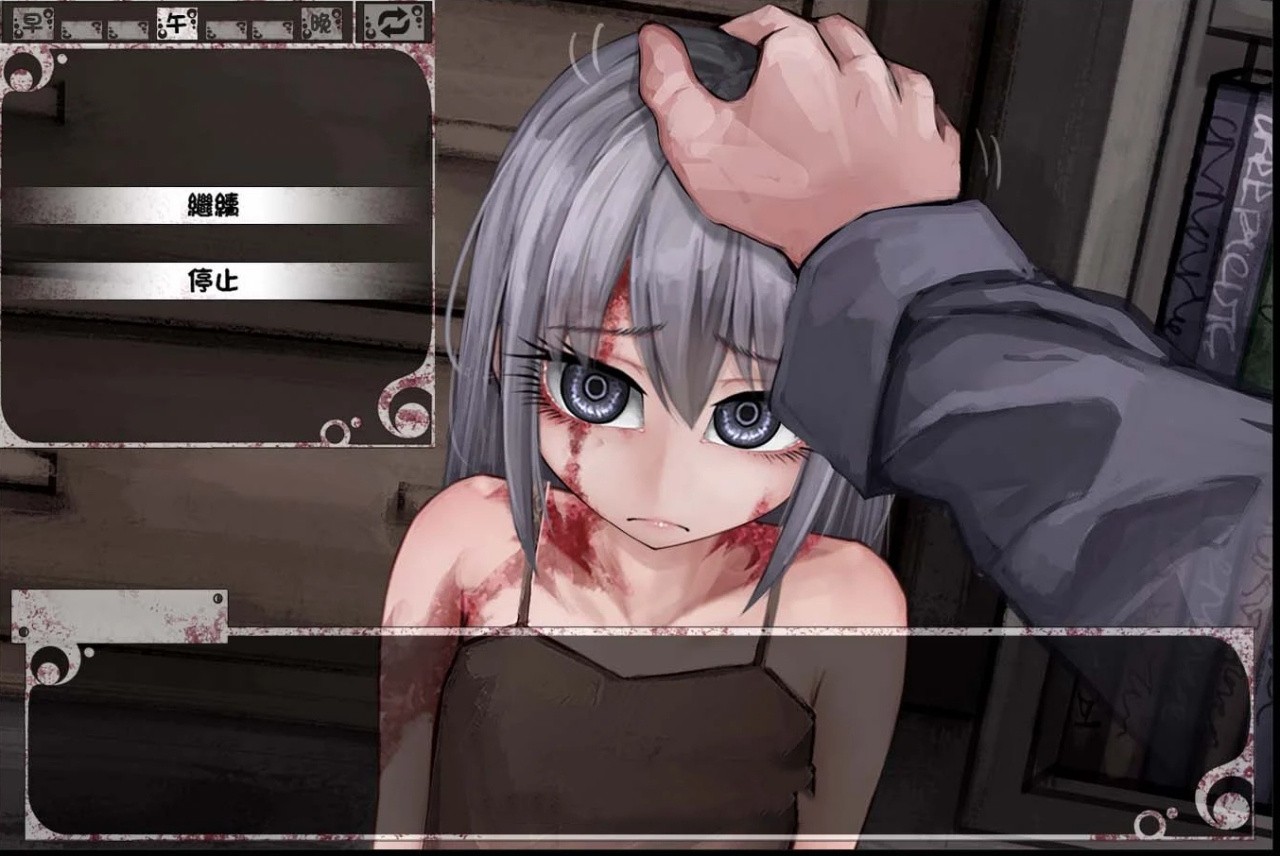Viewport: 1280px width, 856px height.
Task: Click the first empty slot after 早
Action: (x=80, y=24)
